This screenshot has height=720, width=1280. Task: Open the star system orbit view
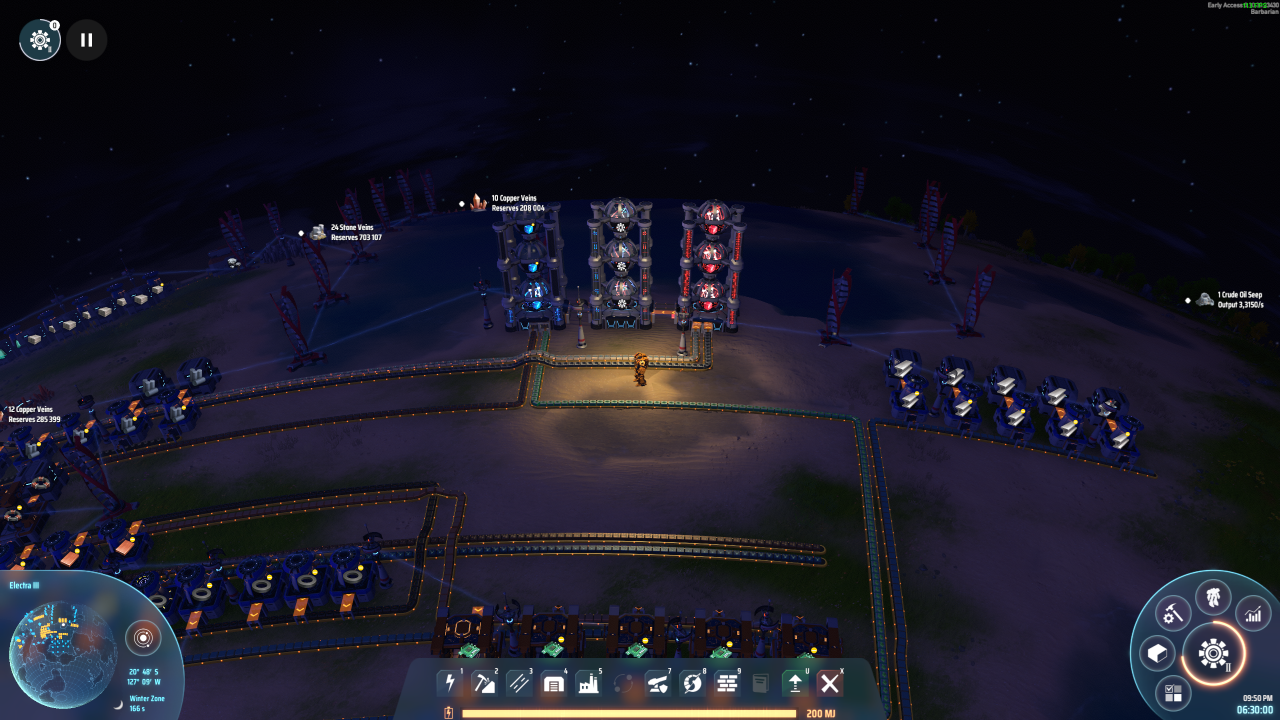[143, 637]
